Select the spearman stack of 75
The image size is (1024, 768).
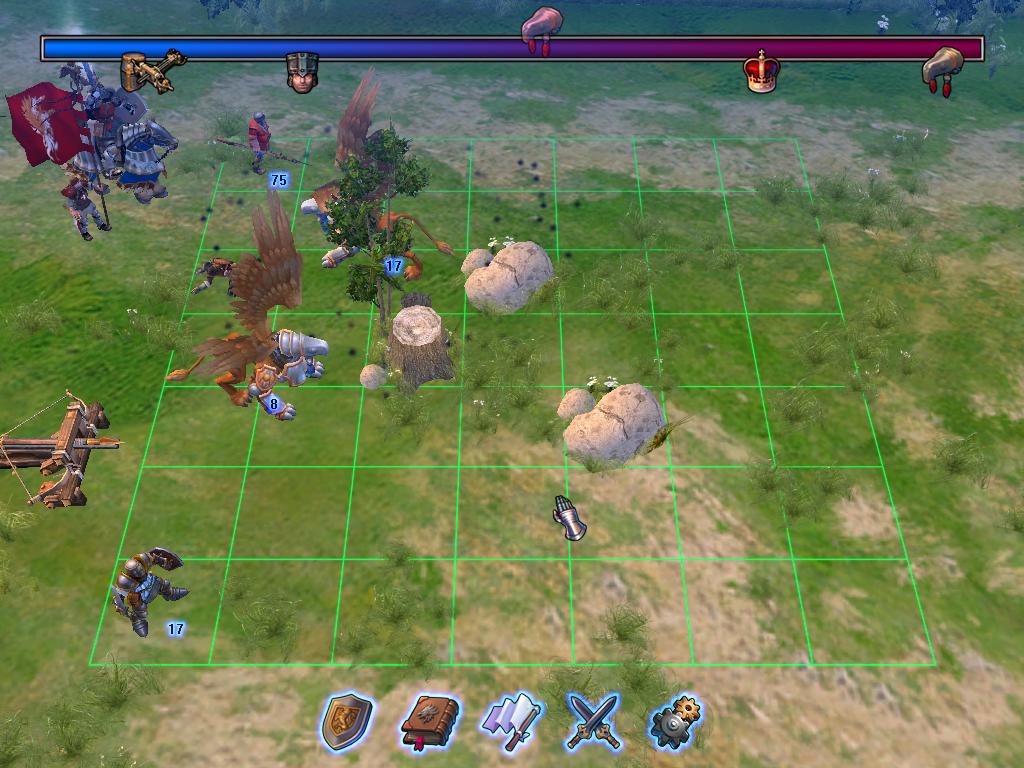tap(260, 143)
